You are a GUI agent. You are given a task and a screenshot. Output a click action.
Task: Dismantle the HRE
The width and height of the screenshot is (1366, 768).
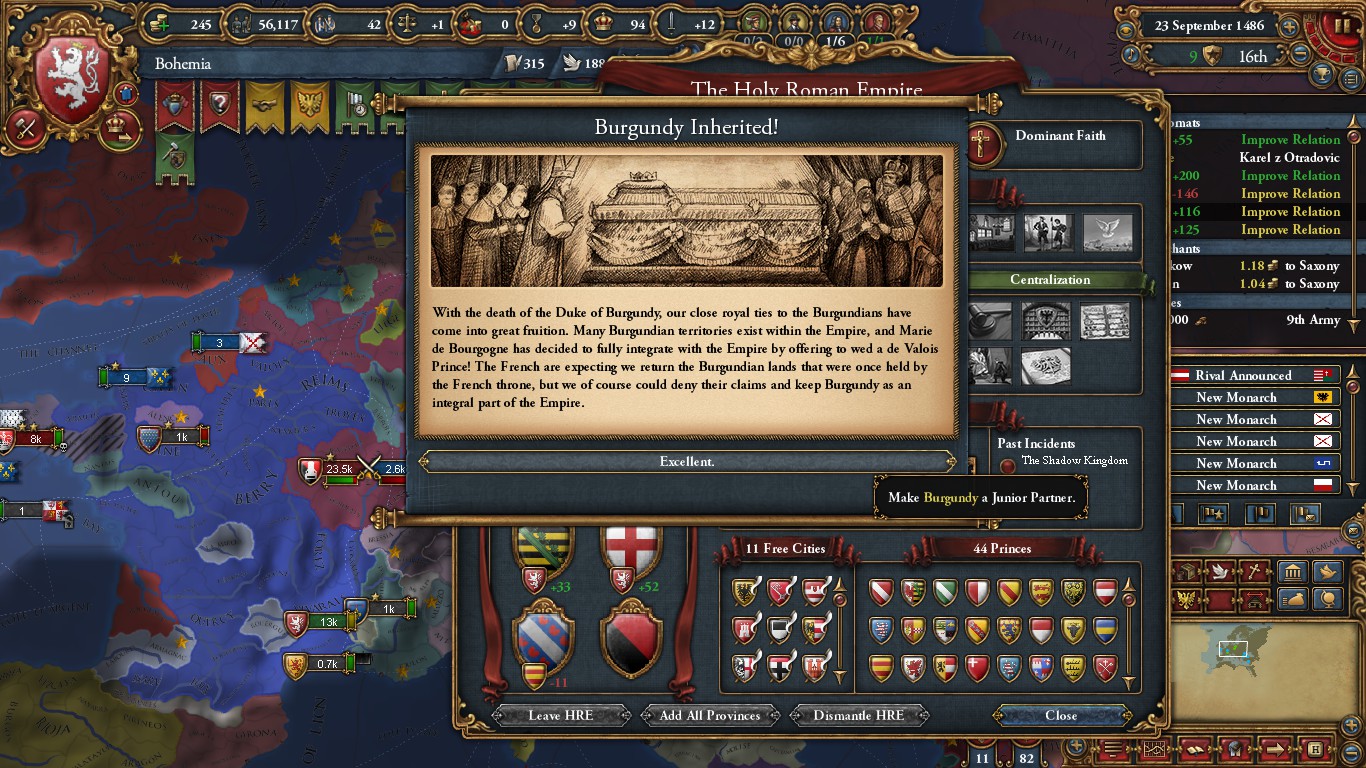(x=858, y=715)
